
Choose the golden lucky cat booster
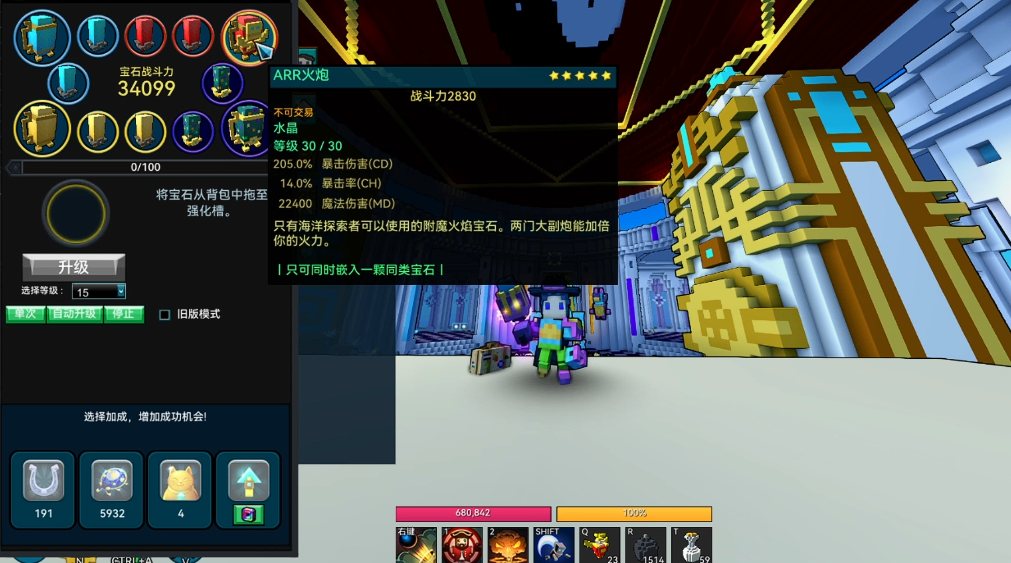pyautogui.click(x=180, y=482)
